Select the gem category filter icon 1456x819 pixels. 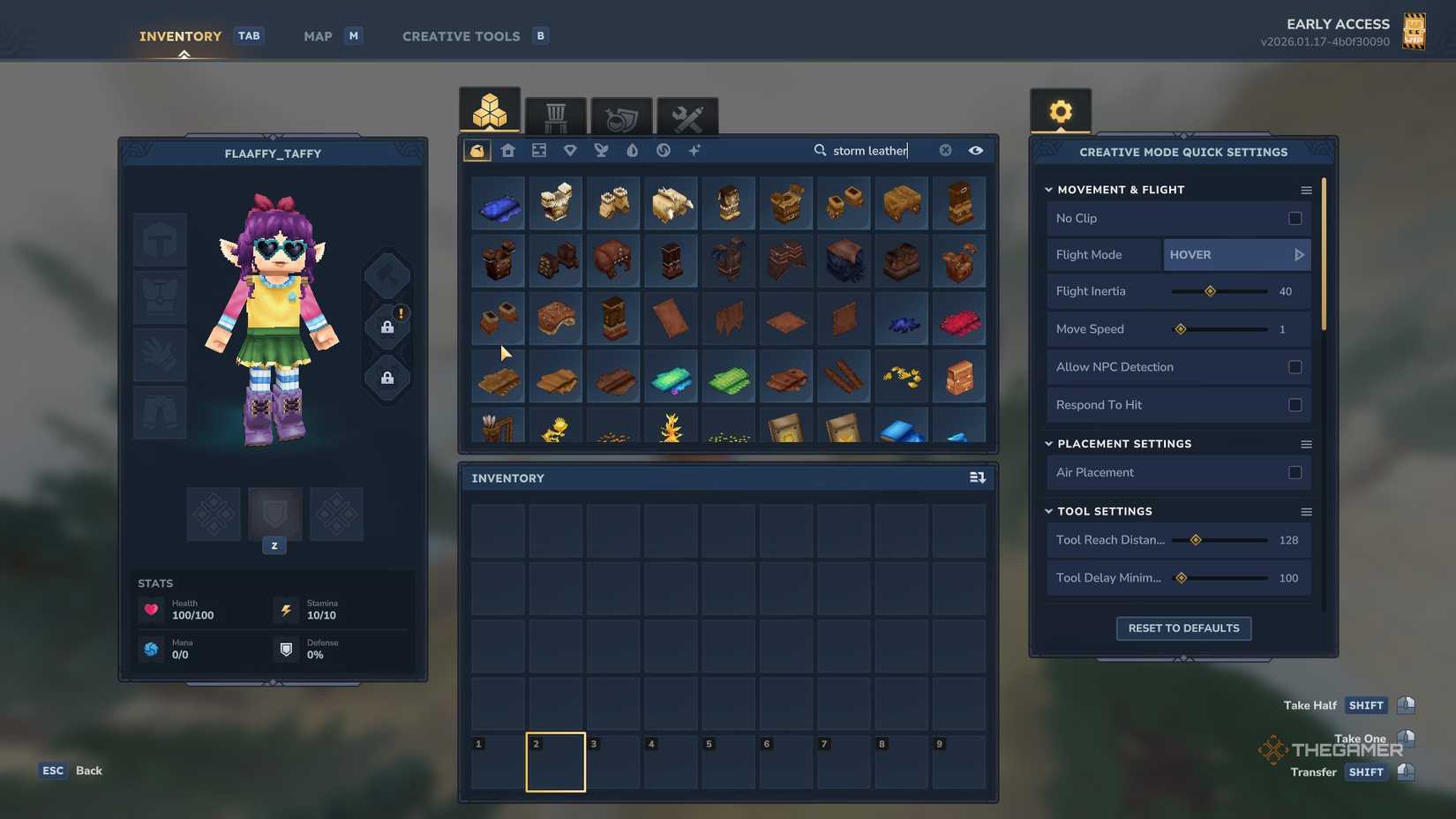point(570,150)
